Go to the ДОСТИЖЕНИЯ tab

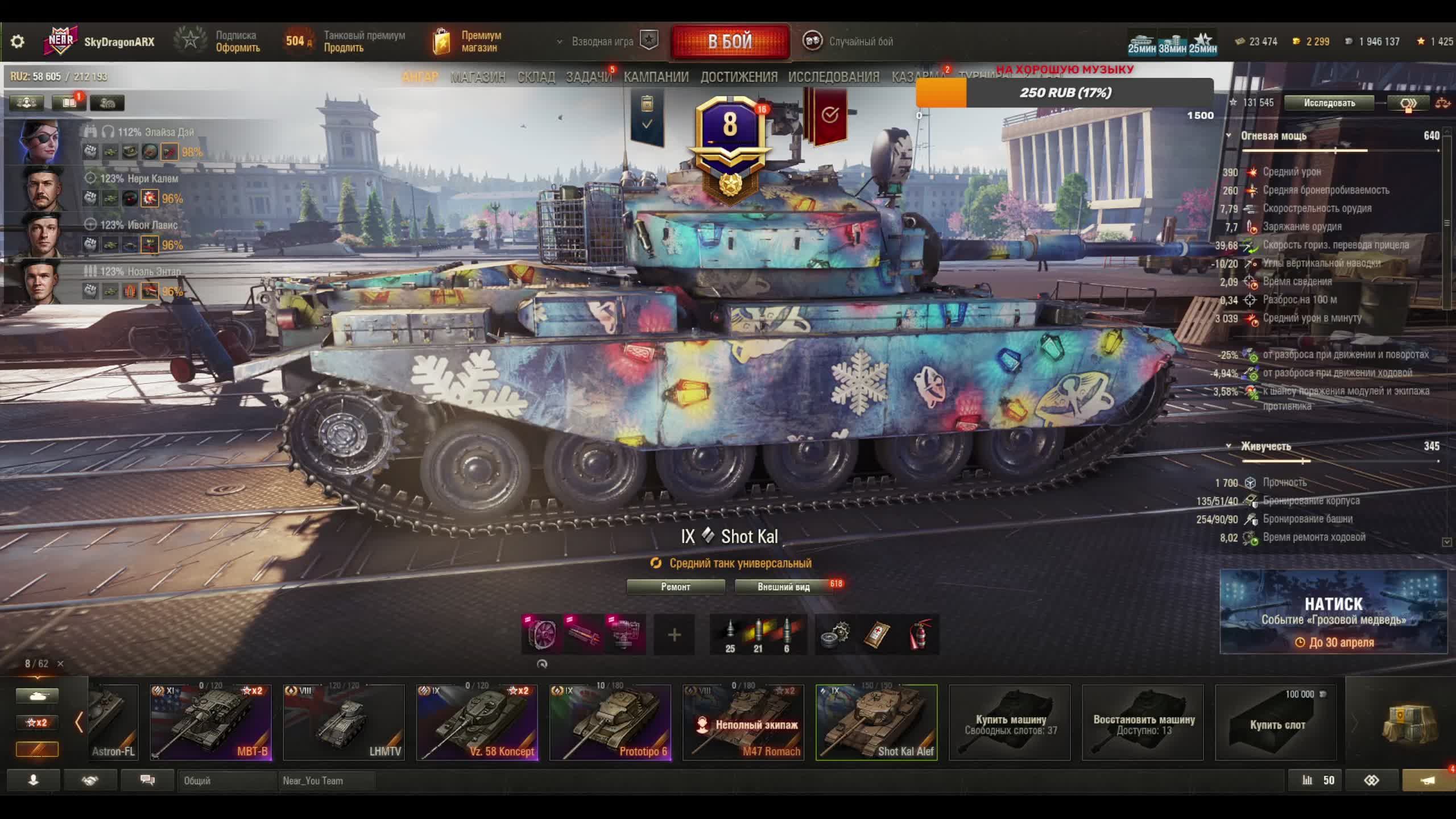(x=738, y=77)
